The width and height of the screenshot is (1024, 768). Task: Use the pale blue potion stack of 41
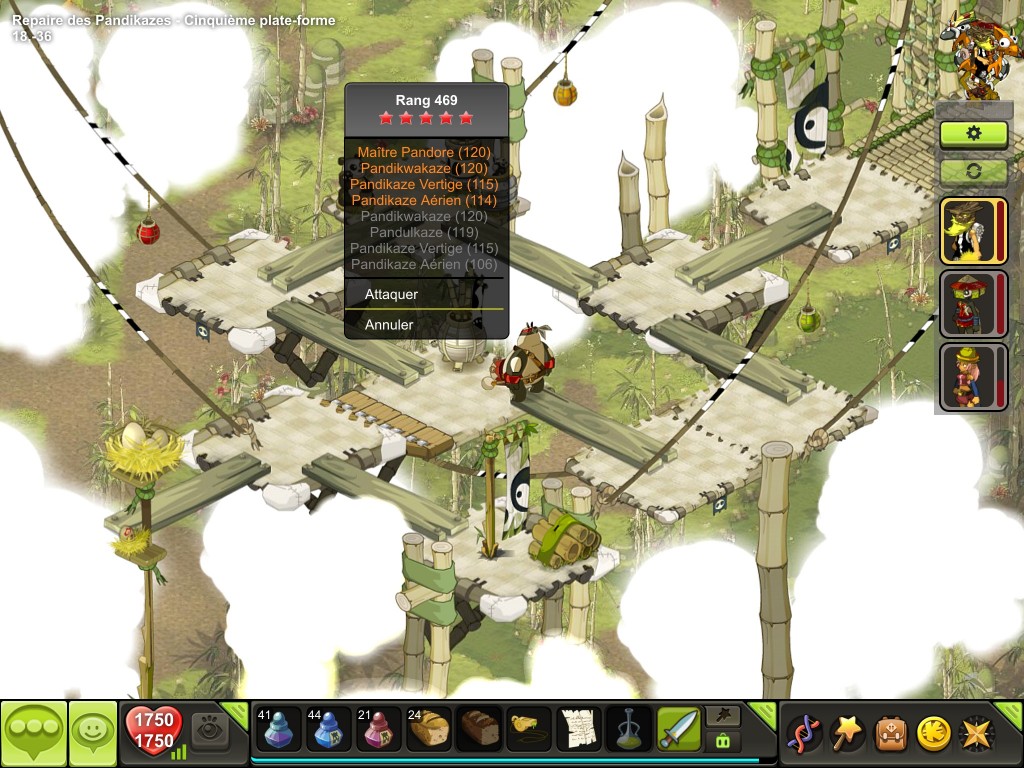pyautogui.click(x=279, y=730)
